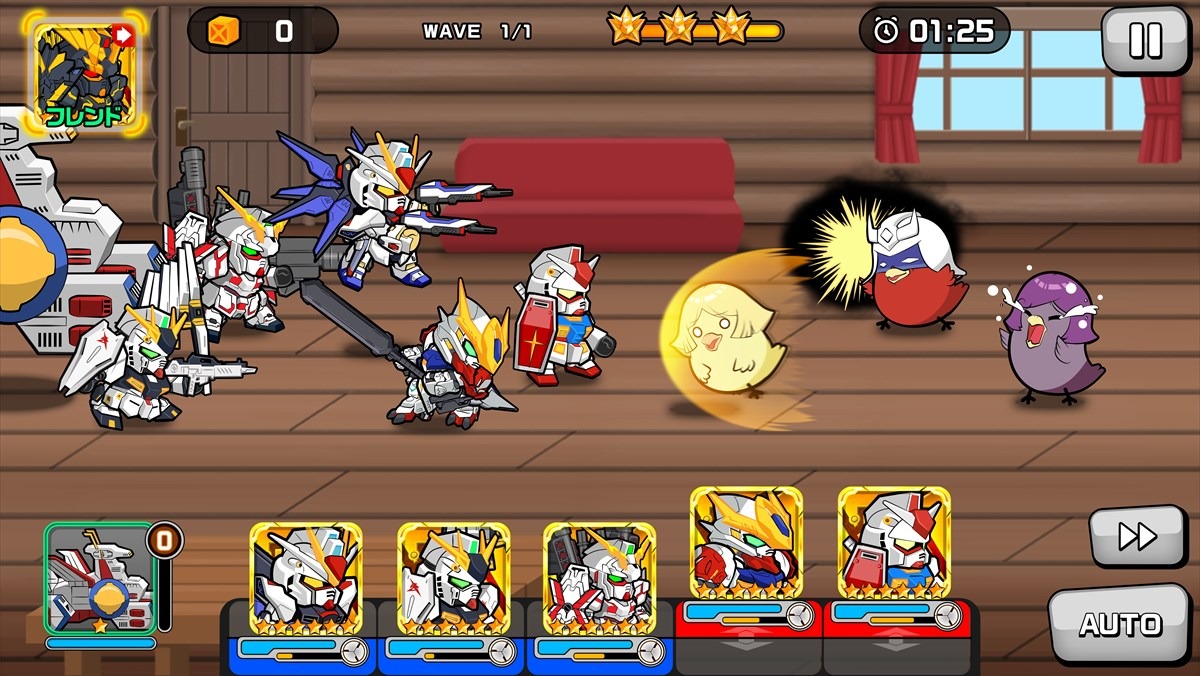This screenshot has width=1200, height=676.
Task: Tap the RX-78 Gundam unit card
Action: 893,544
